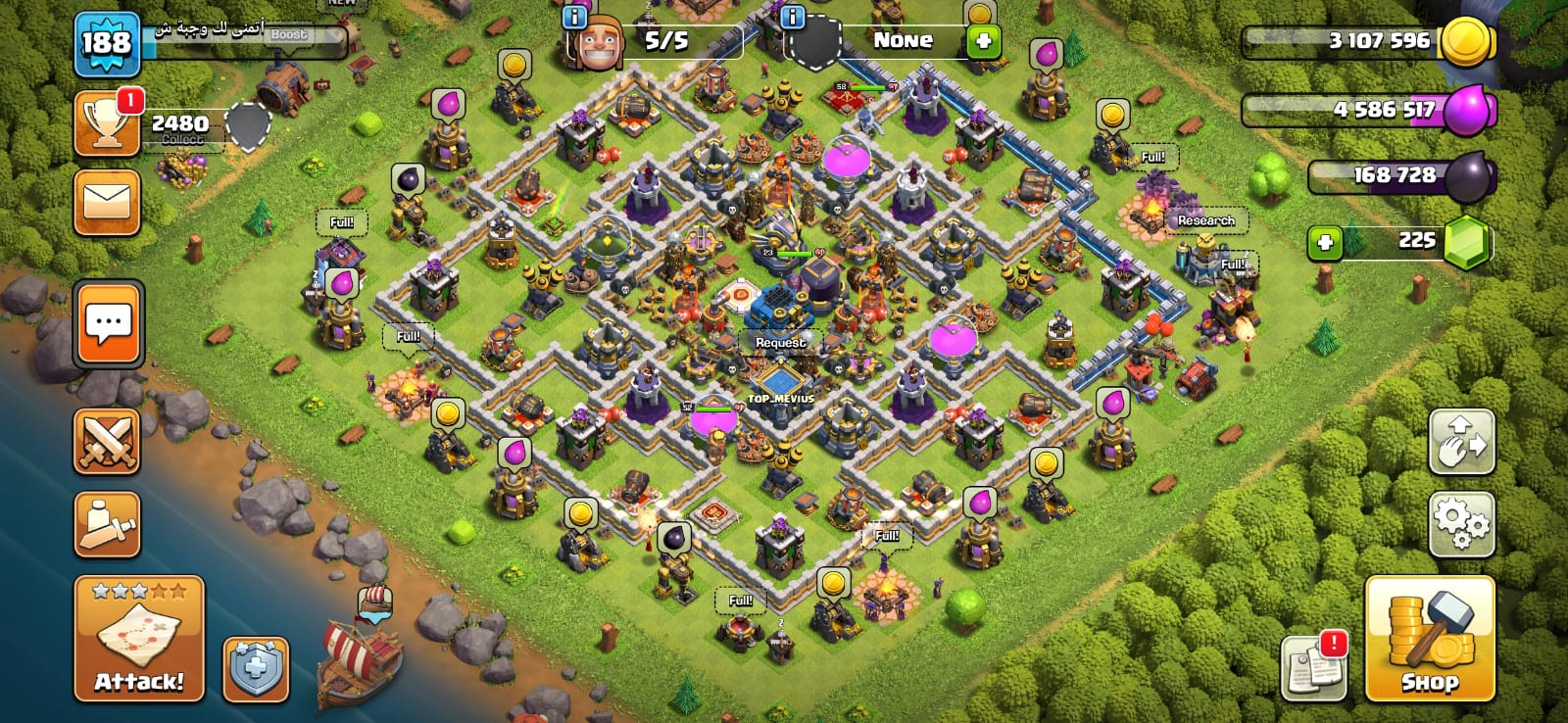1568x723 pixels.
Task: Click the level 188 experience badge
Action: coord(106,43)
